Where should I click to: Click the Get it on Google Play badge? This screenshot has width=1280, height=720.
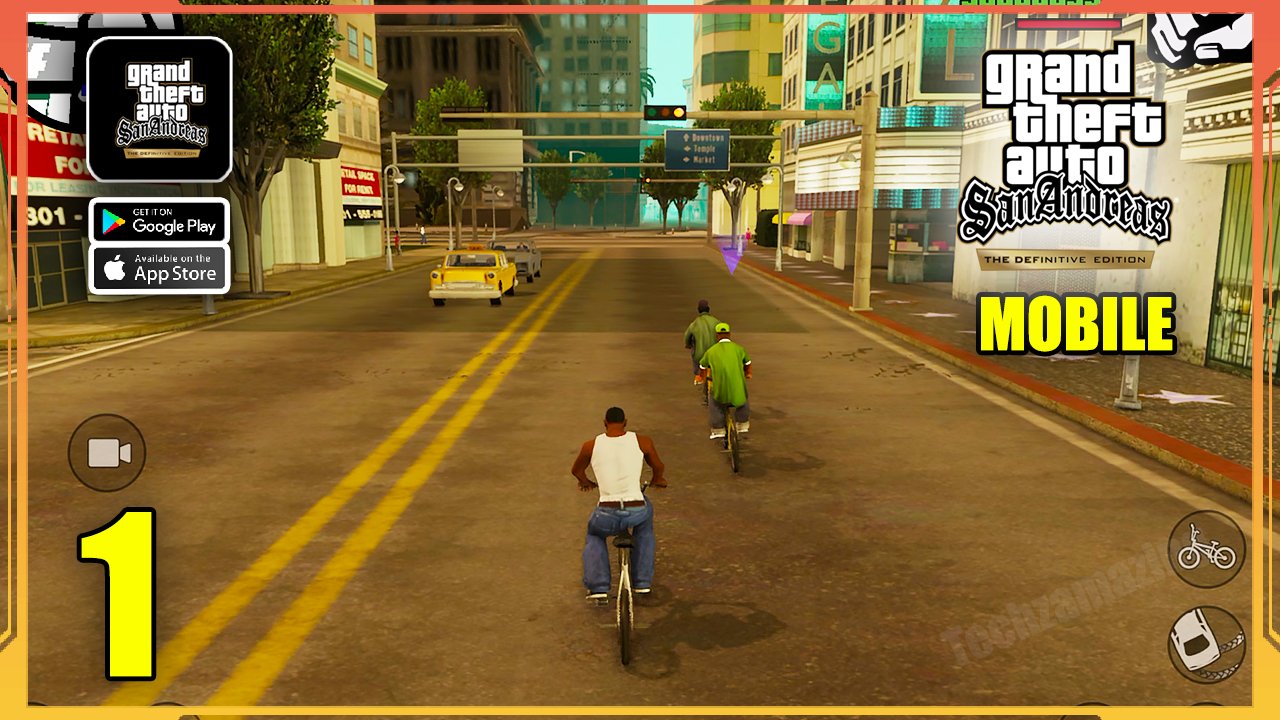point(160,222)
